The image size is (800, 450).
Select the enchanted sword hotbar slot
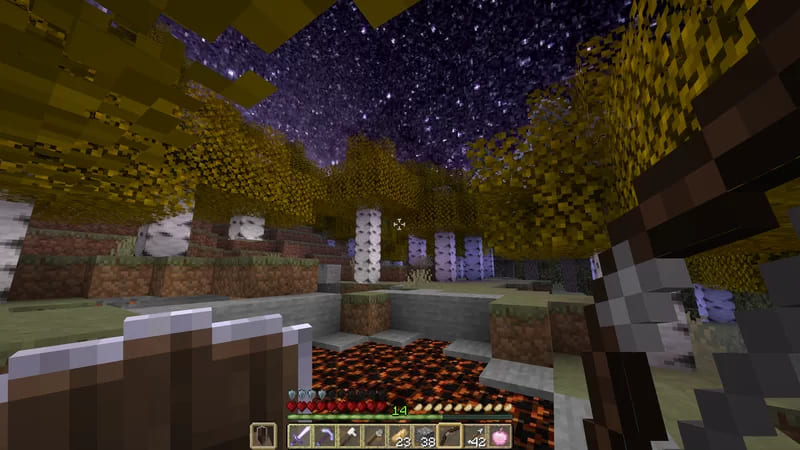point(300,435)
